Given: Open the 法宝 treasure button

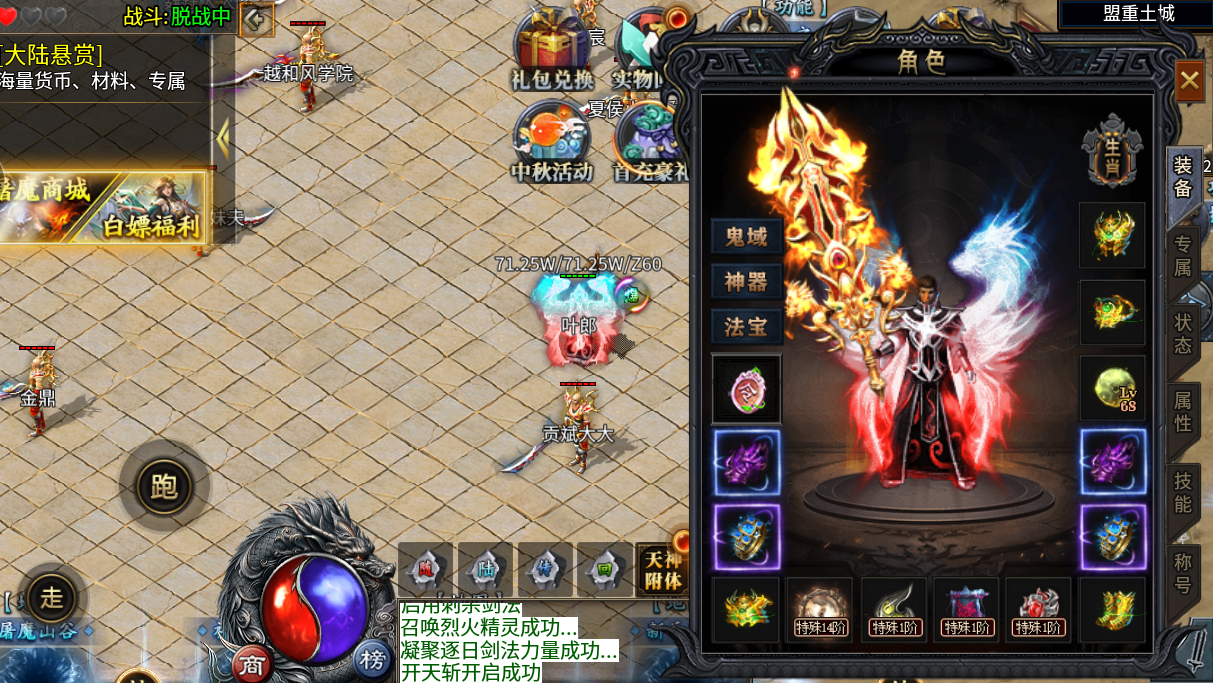Looking at the screenshot, I should tap(746, 327).
